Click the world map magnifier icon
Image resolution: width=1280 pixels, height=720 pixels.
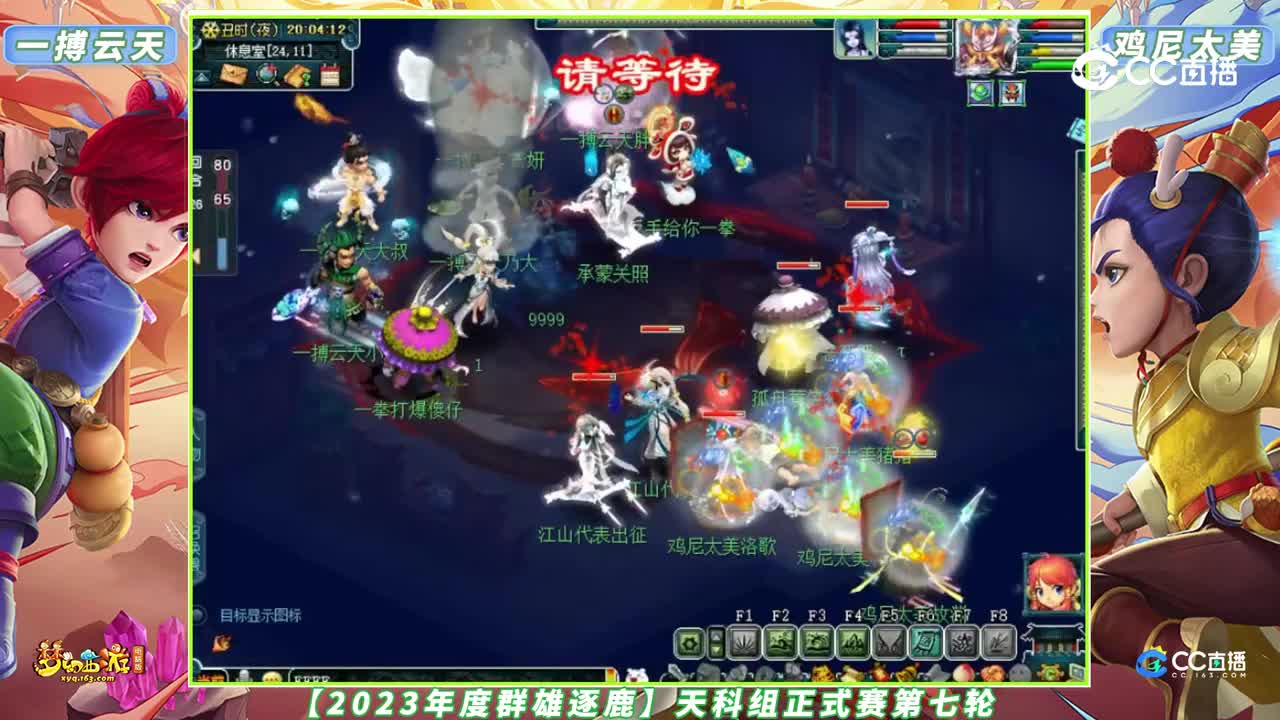click(266, 75)
